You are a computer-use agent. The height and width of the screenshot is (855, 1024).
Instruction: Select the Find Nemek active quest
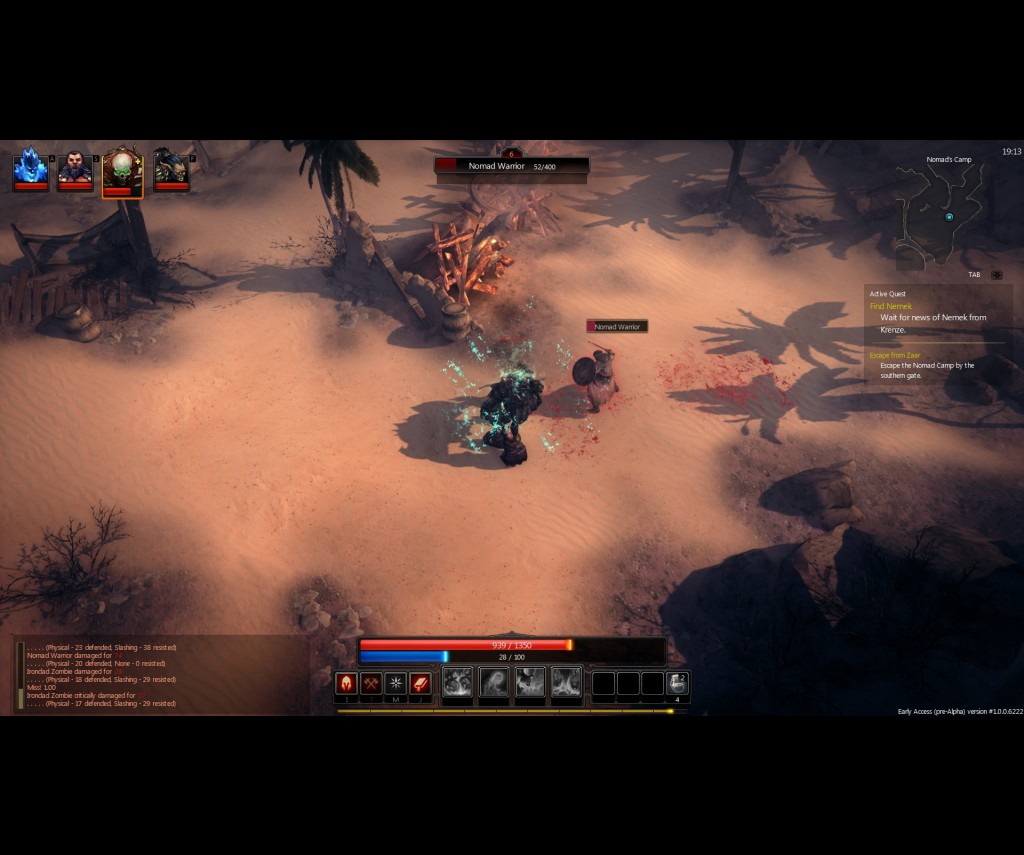click(x=891, y=306)
